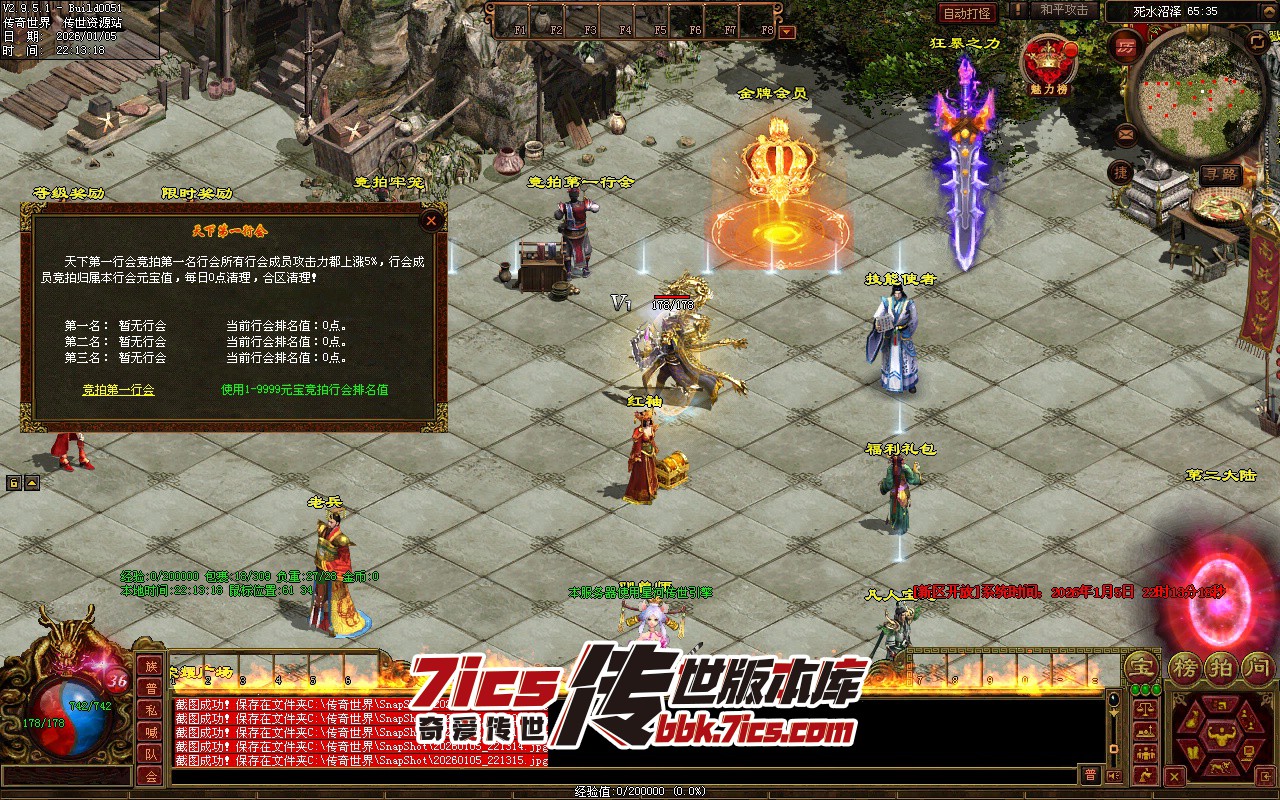Open the 魅力榜 charm ranking

(x=1047, y=61)
